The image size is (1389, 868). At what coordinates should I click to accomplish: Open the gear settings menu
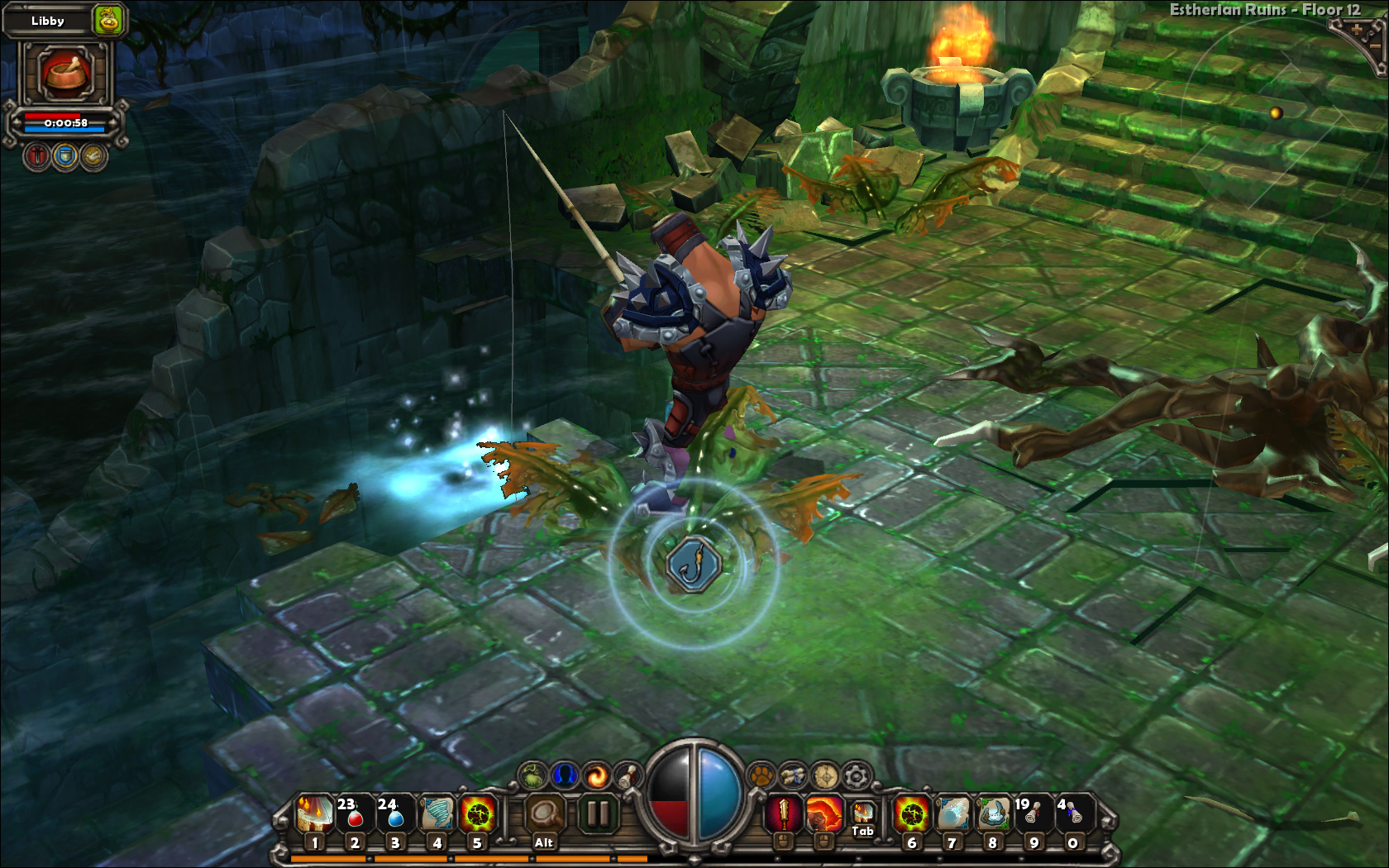pyautogui.click(x=857, y=775)
